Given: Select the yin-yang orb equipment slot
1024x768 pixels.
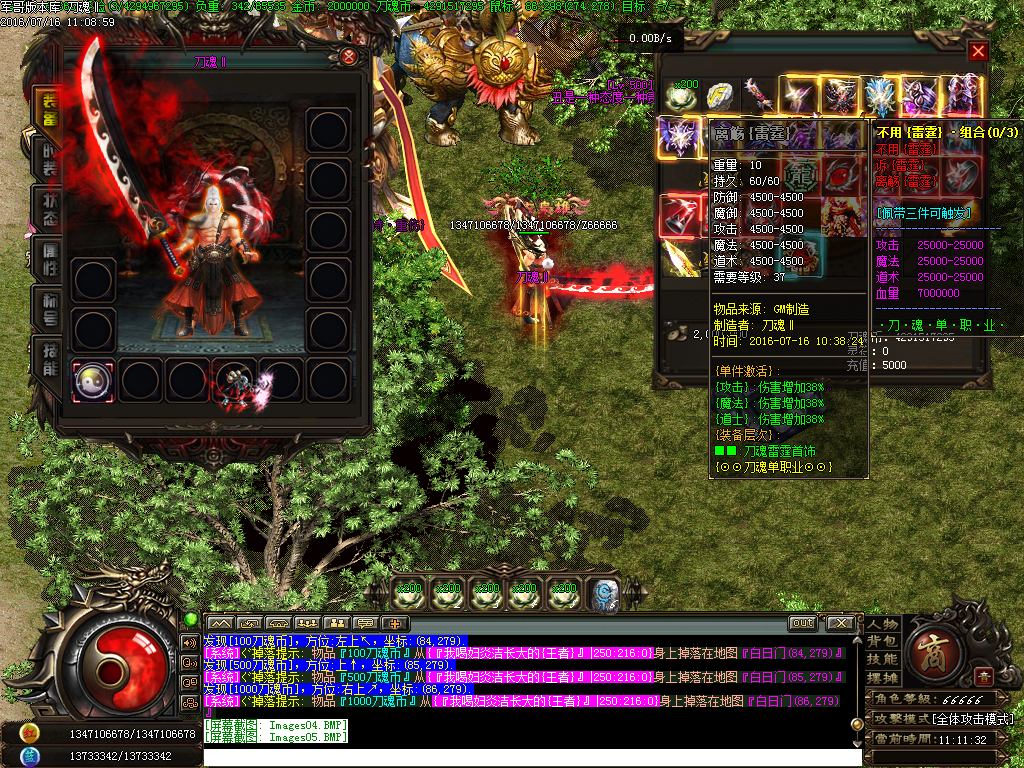Looking at the screenshot, I should tap(93, 381).
